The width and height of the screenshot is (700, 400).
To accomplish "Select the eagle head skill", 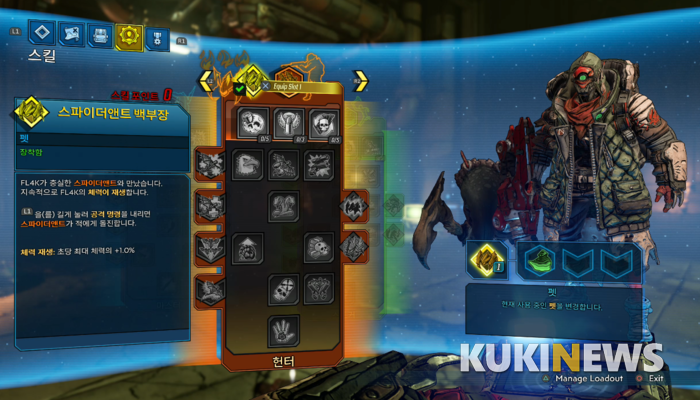I will pos(248,165).
